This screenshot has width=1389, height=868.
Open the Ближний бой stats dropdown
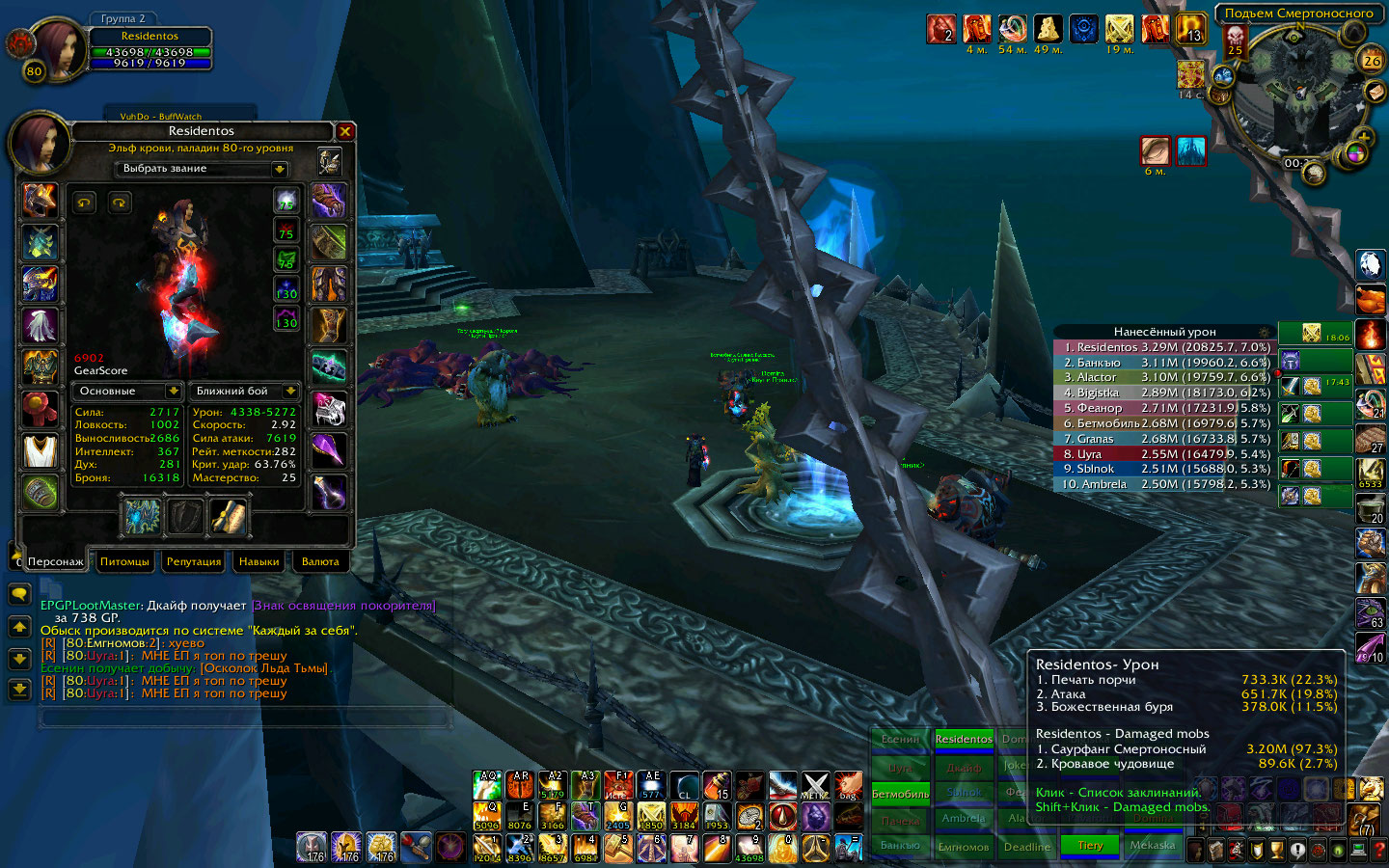click(x=290, y=391)
